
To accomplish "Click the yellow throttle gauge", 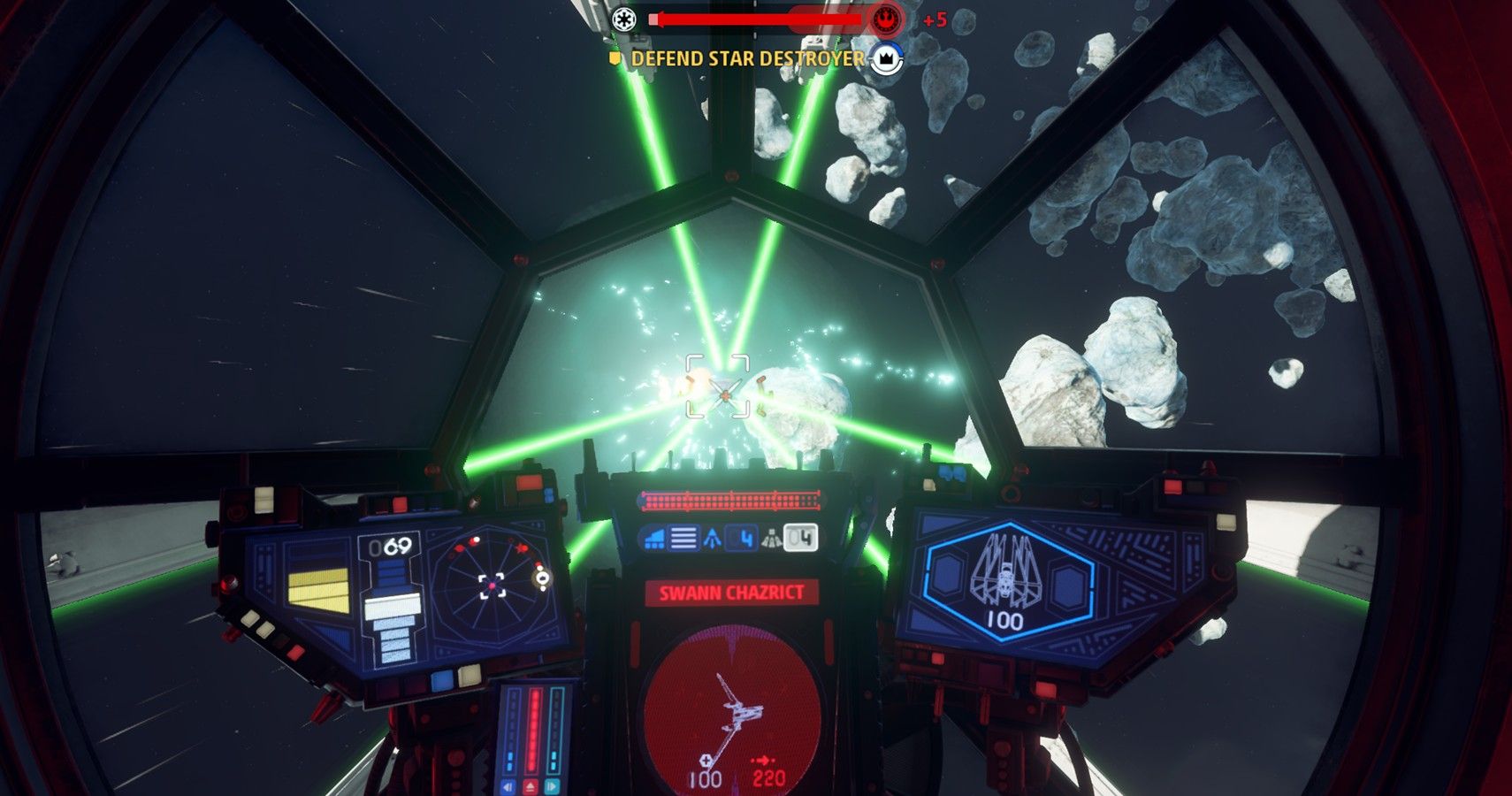I will click(318, 591).
